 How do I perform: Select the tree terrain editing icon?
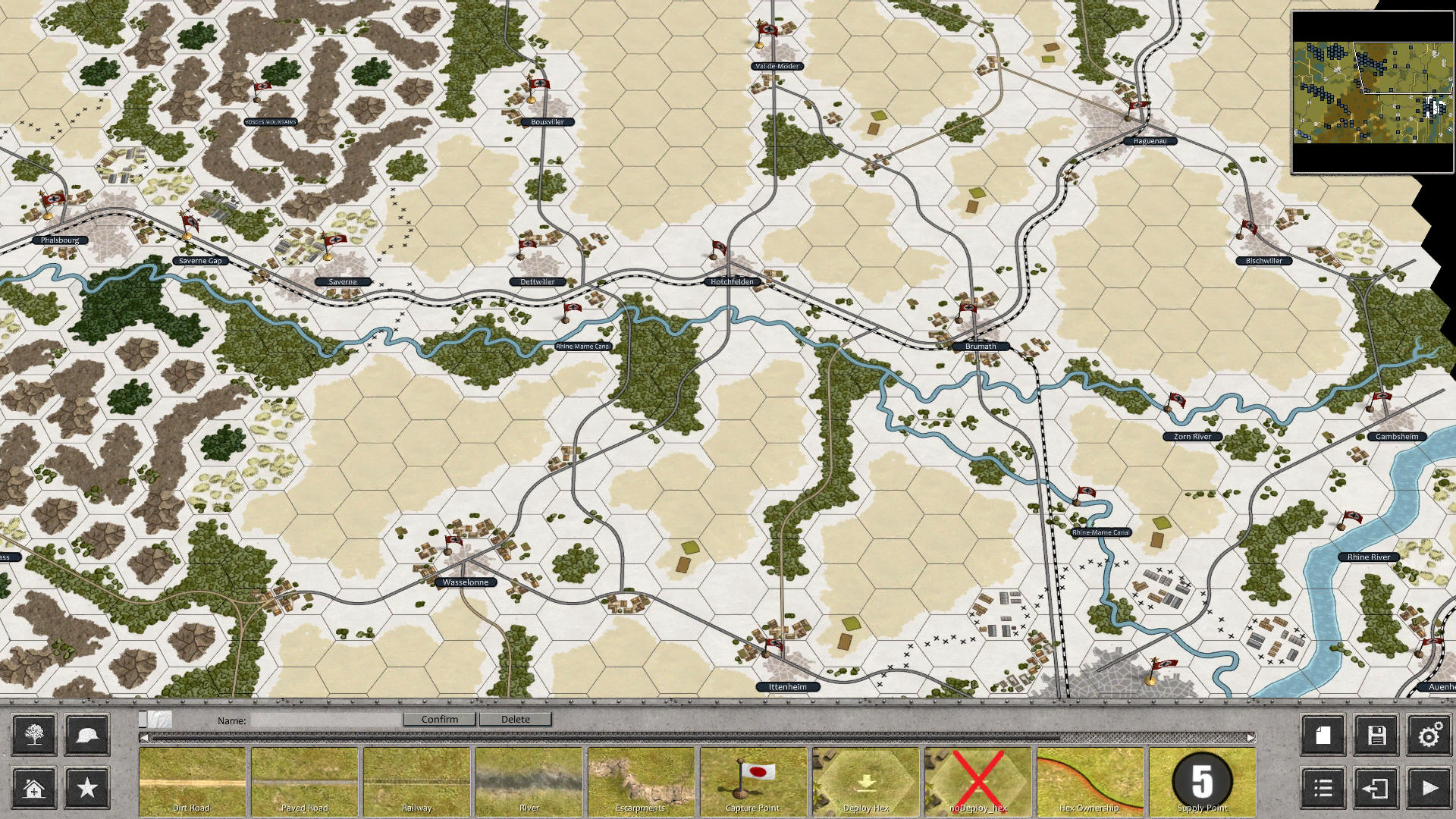pos(33,734)
